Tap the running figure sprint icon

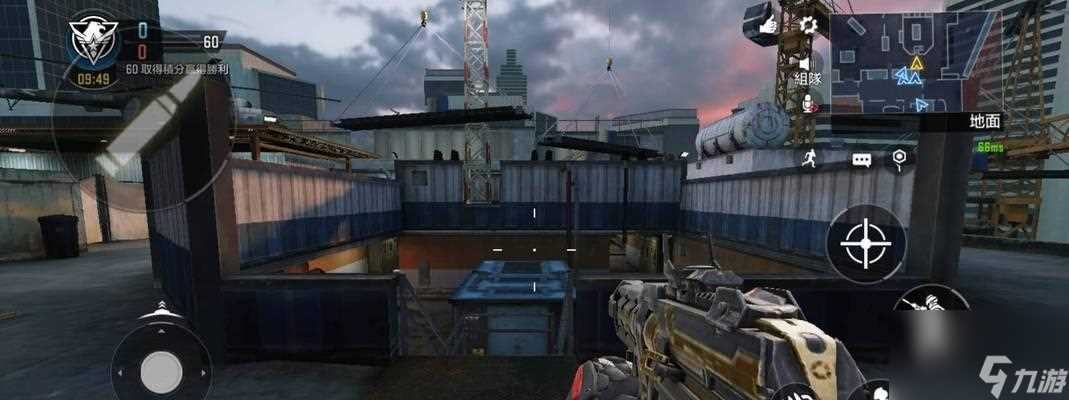point(810,158)
